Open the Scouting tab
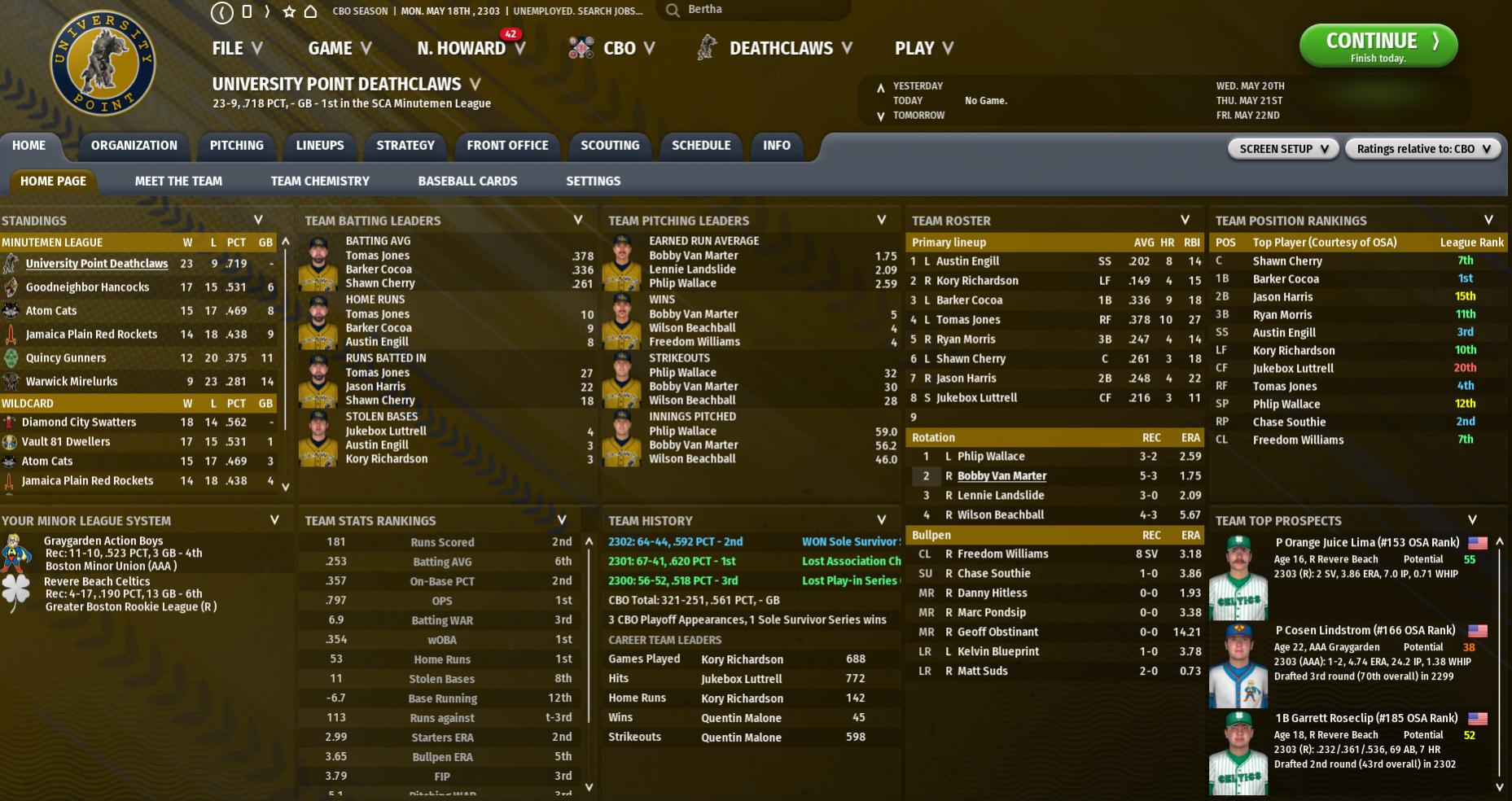This screenshot has height=801, width=1512. 609,146
